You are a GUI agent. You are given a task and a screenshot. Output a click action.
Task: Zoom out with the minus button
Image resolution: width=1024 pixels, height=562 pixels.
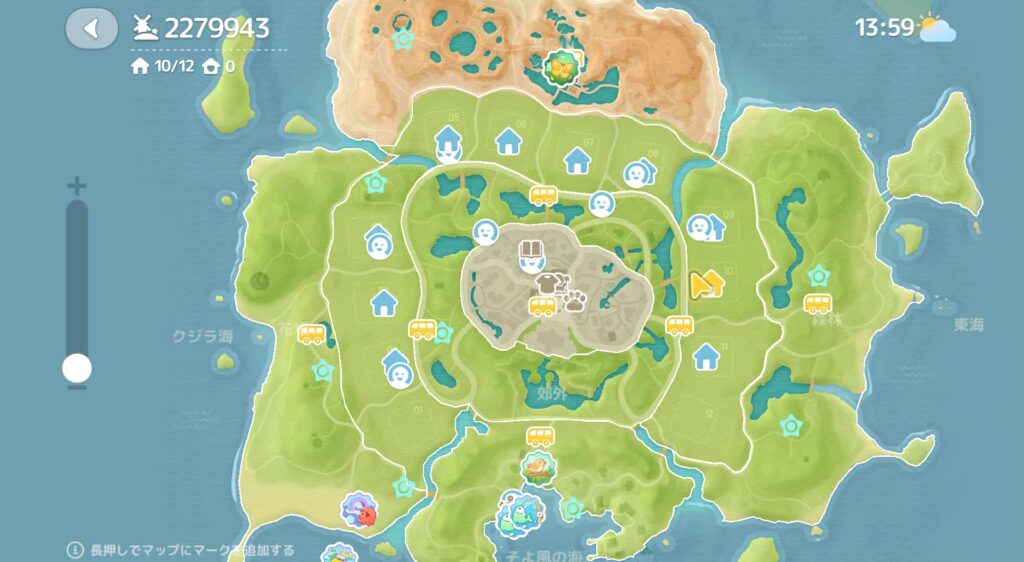[76, 388]
